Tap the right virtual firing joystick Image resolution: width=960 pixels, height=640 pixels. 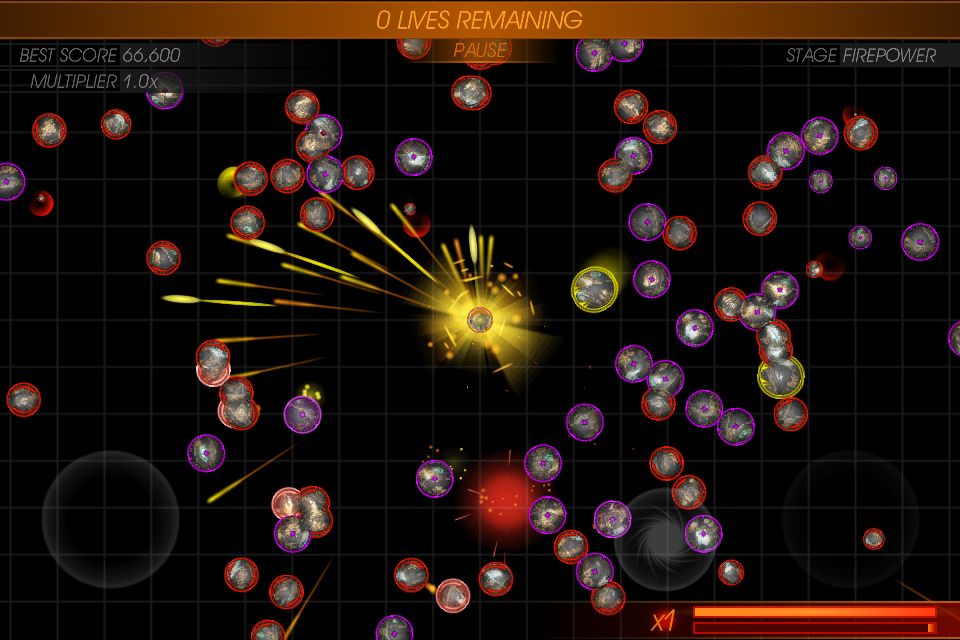tap(849, 518)
